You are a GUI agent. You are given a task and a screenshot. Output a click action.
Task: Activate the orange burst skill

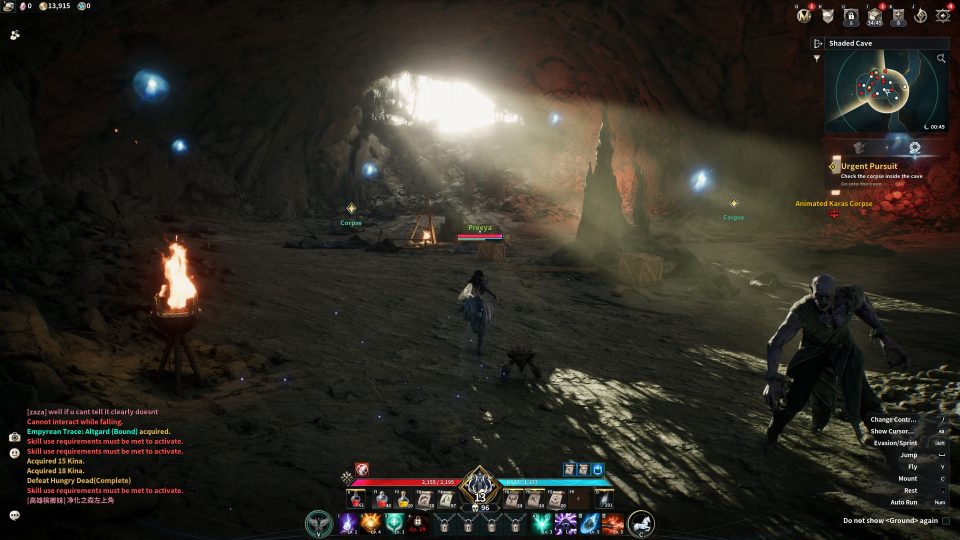tap(371, 522)
